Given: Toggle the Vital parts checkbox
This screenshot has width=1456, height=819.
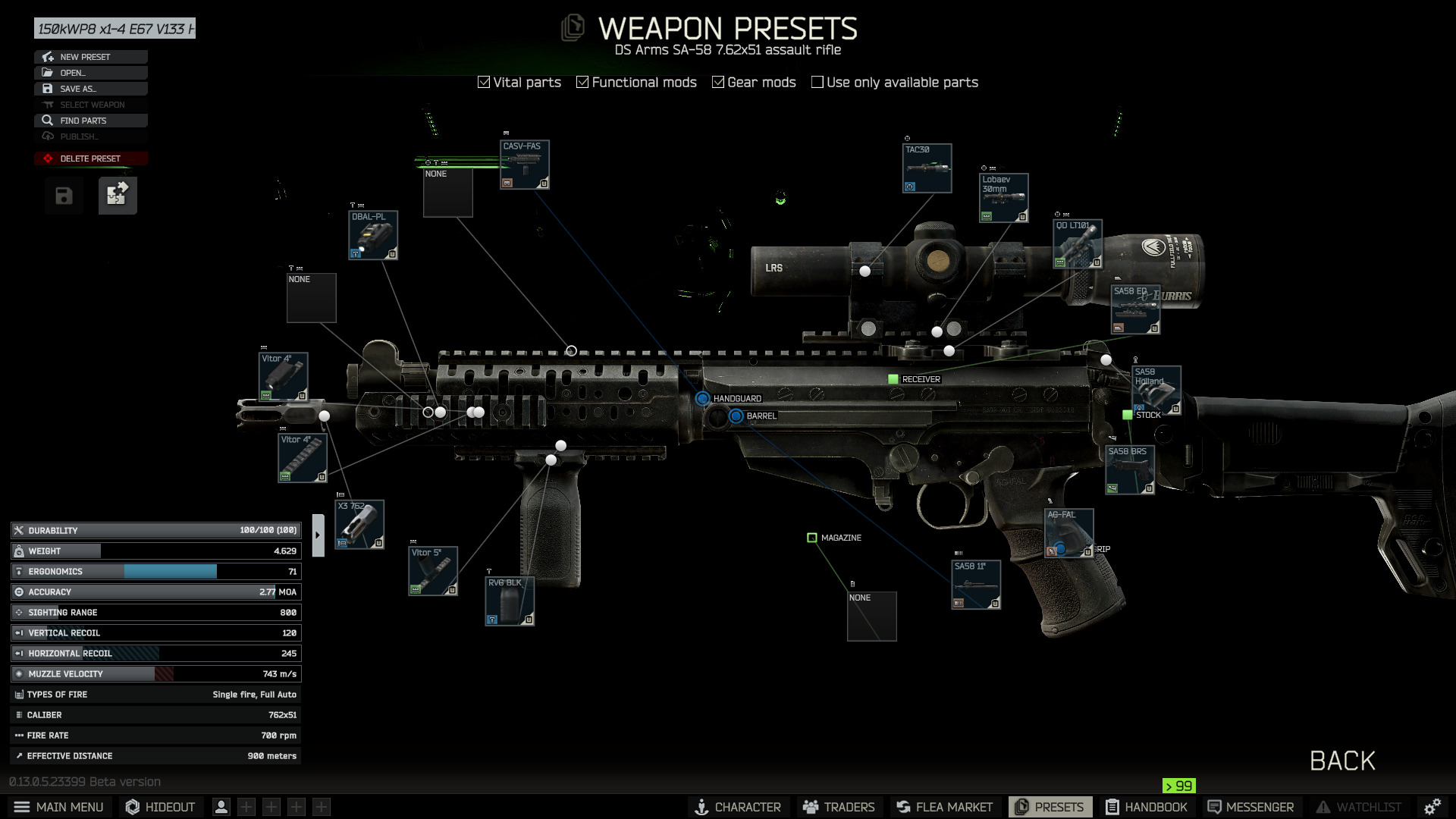Looking at the screenshot, I should (x=484, y=82).
